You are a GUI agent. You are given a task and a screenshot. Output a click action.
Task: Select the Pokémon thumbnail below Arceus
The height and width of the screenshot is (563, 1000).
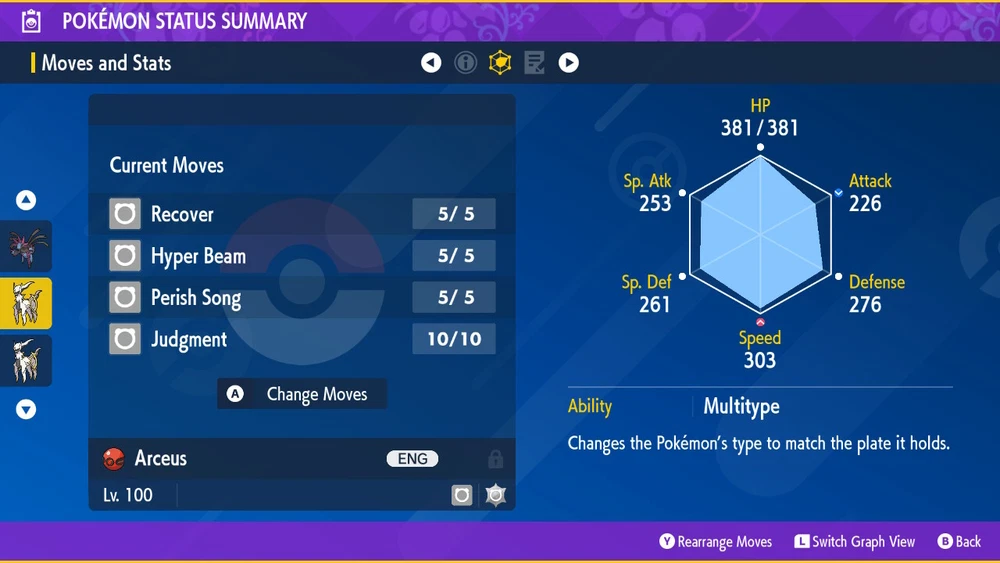(26, 360)
